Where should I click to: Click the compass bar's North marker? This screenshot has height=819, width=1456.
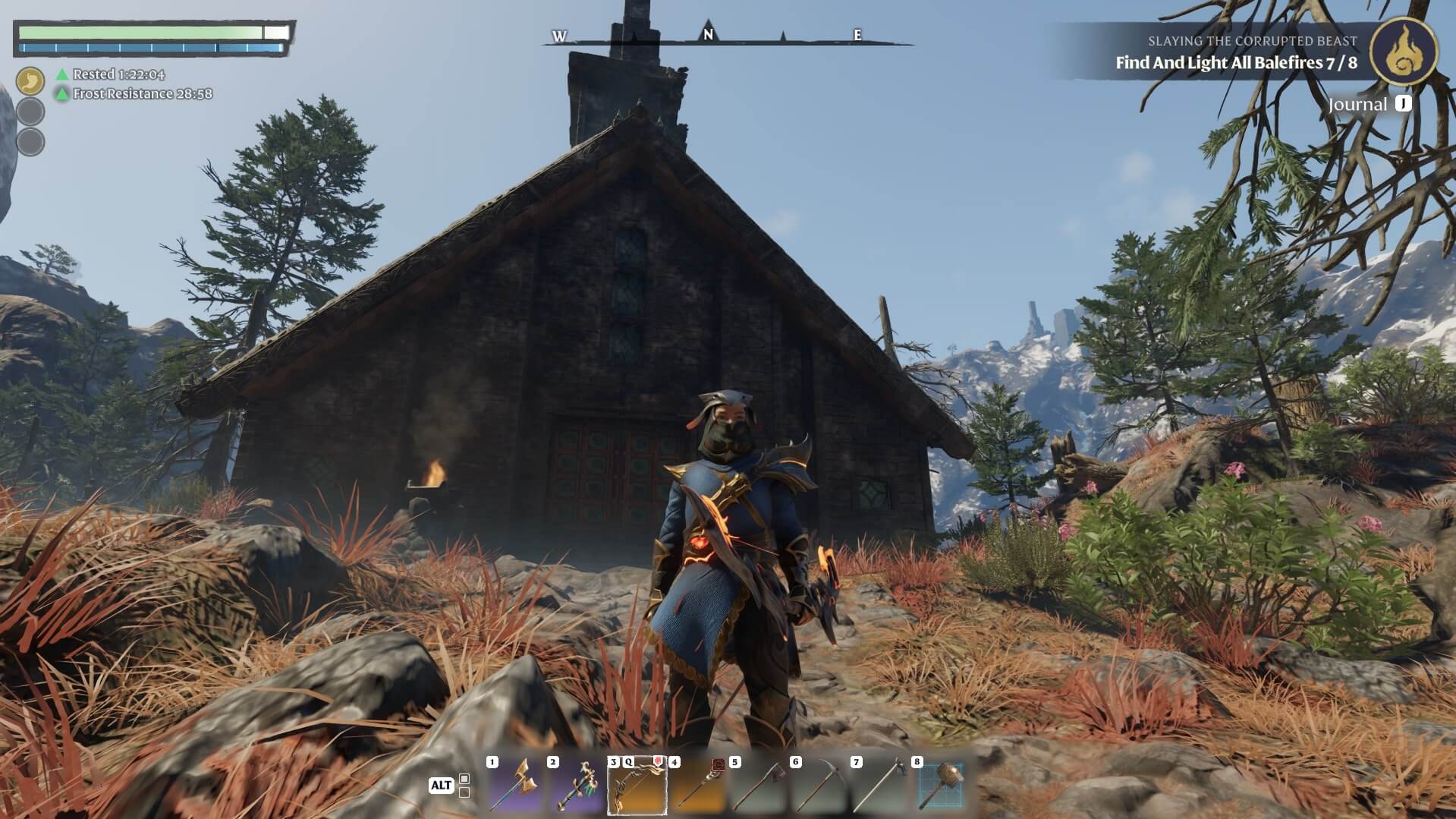coord(708,35)
